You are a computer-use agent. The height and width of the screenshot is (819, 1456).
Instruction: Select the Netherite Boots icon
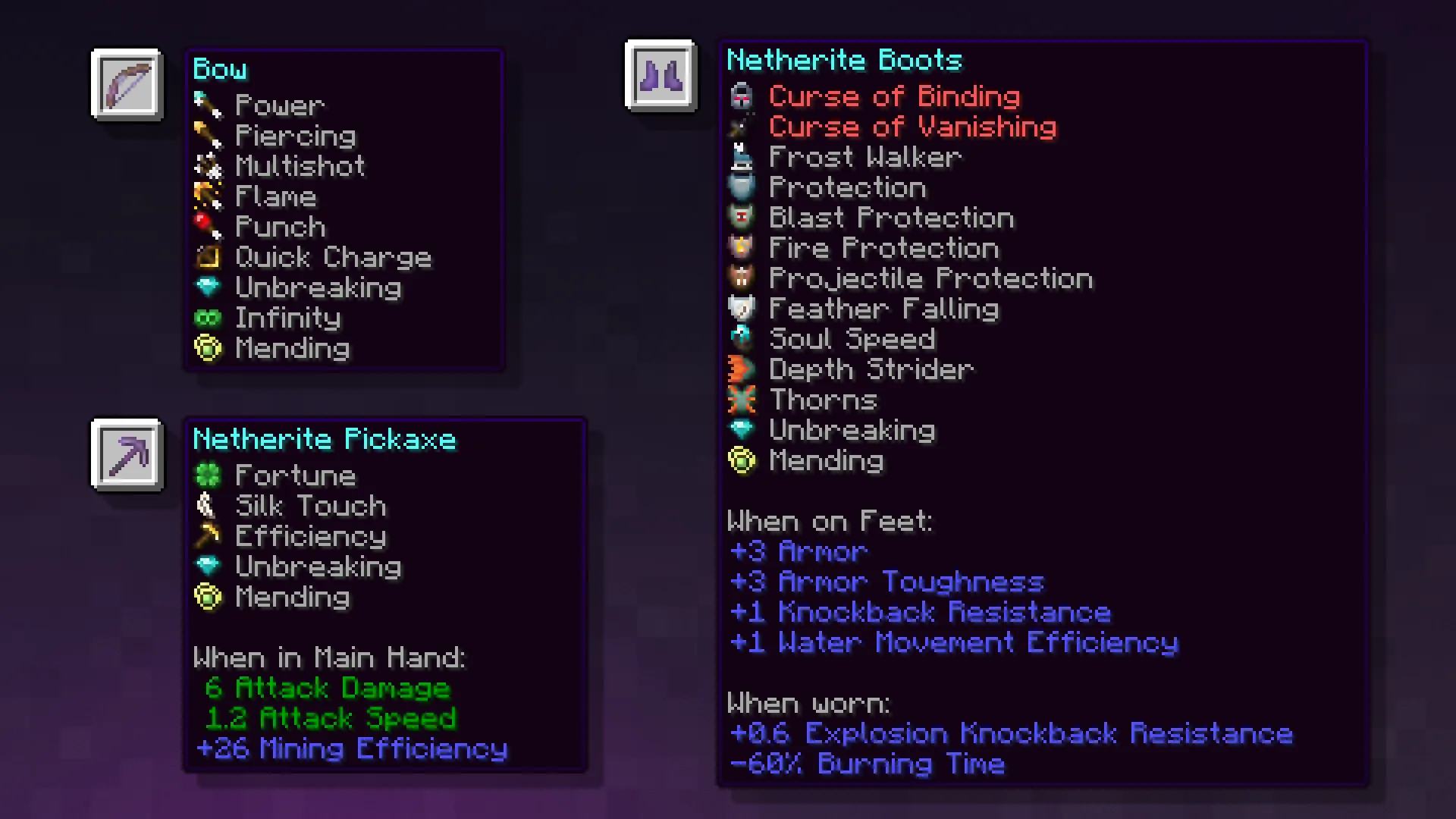(x=659, y=75)
